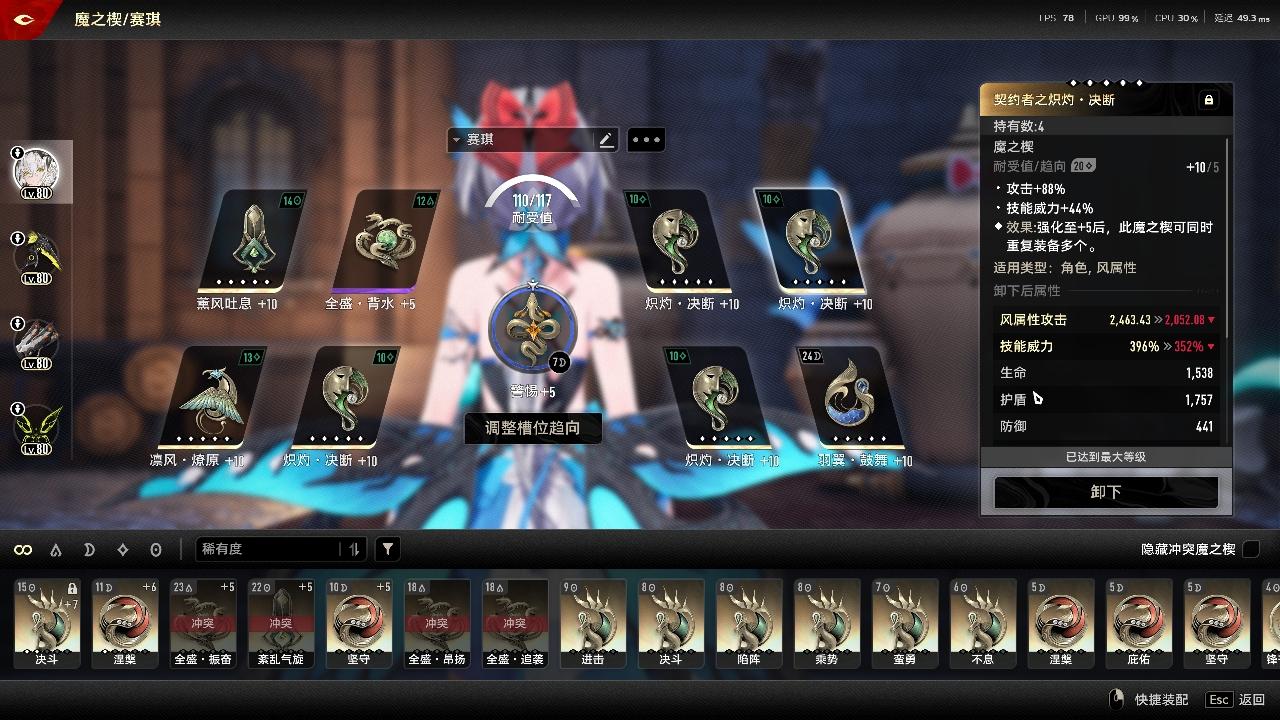Open the funnel filter for wedges
This screenshot has height=720, width=1280.
point(388,549)
